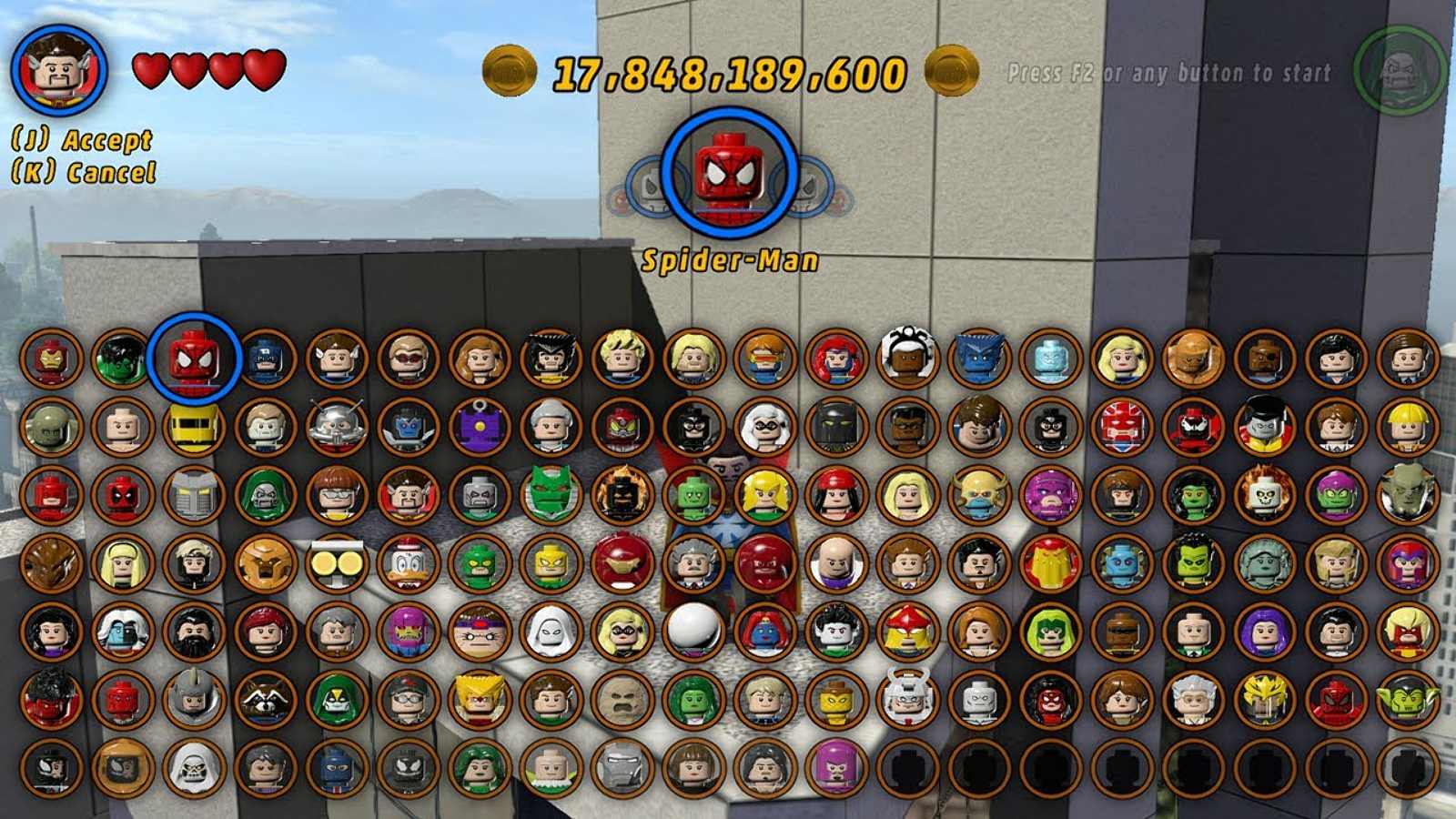Click the player one character portrait
1456x819 pixels.
(60, 71)
